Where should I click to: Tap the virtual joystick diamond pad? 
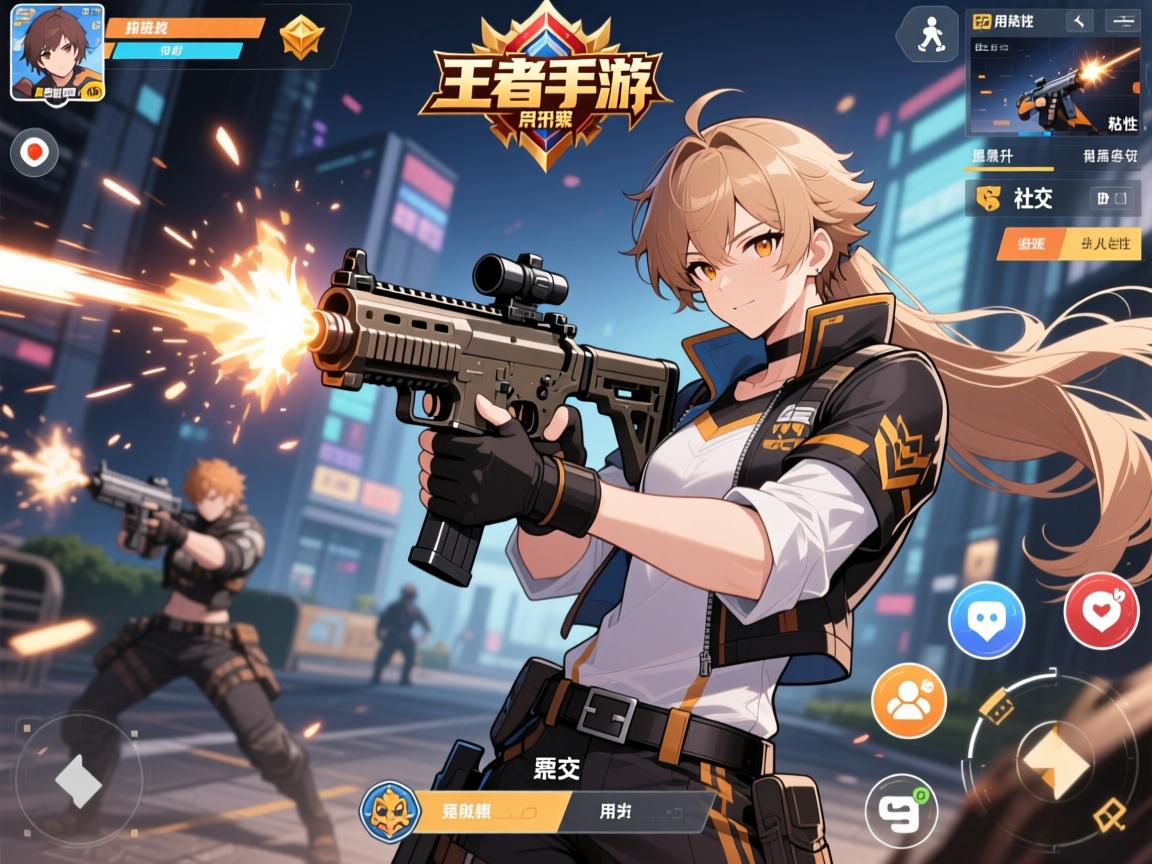[x=78, y=780]
